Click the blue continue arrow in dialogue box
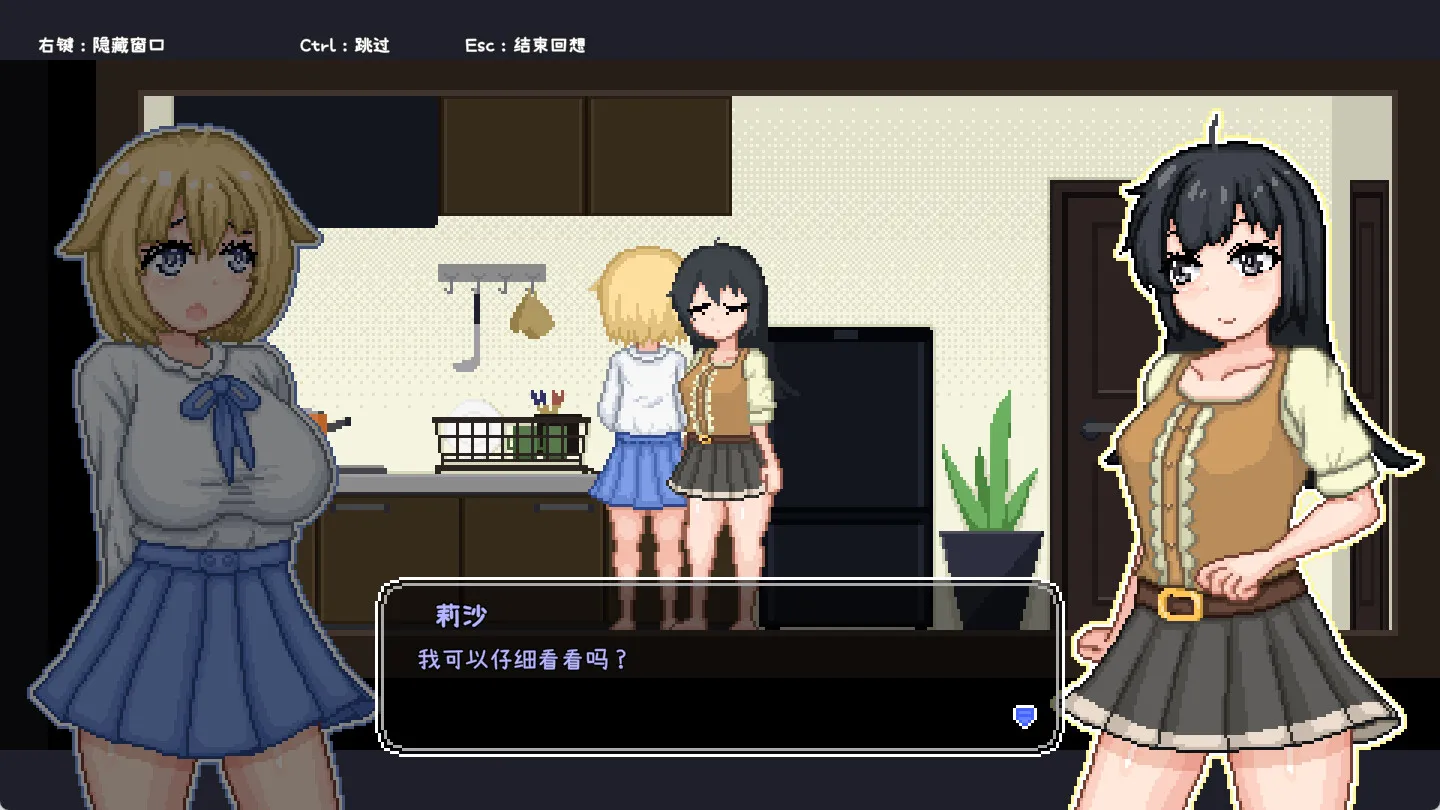 coord(1024,717)
